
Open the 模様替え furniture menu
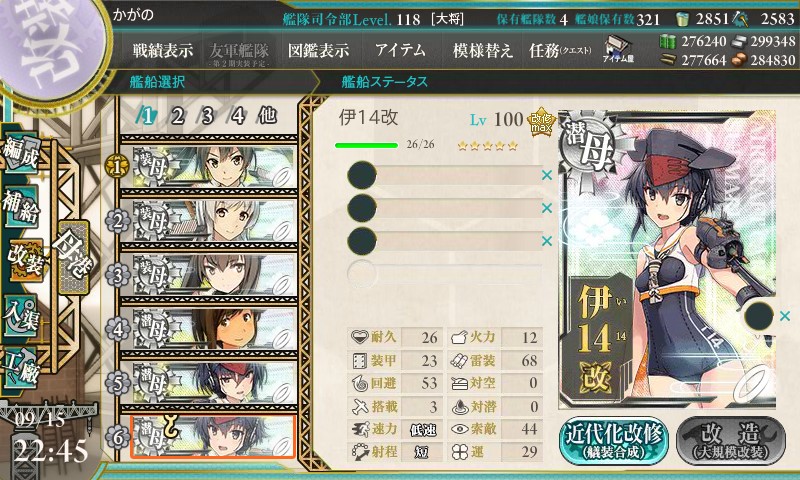[x=483, y=50]
